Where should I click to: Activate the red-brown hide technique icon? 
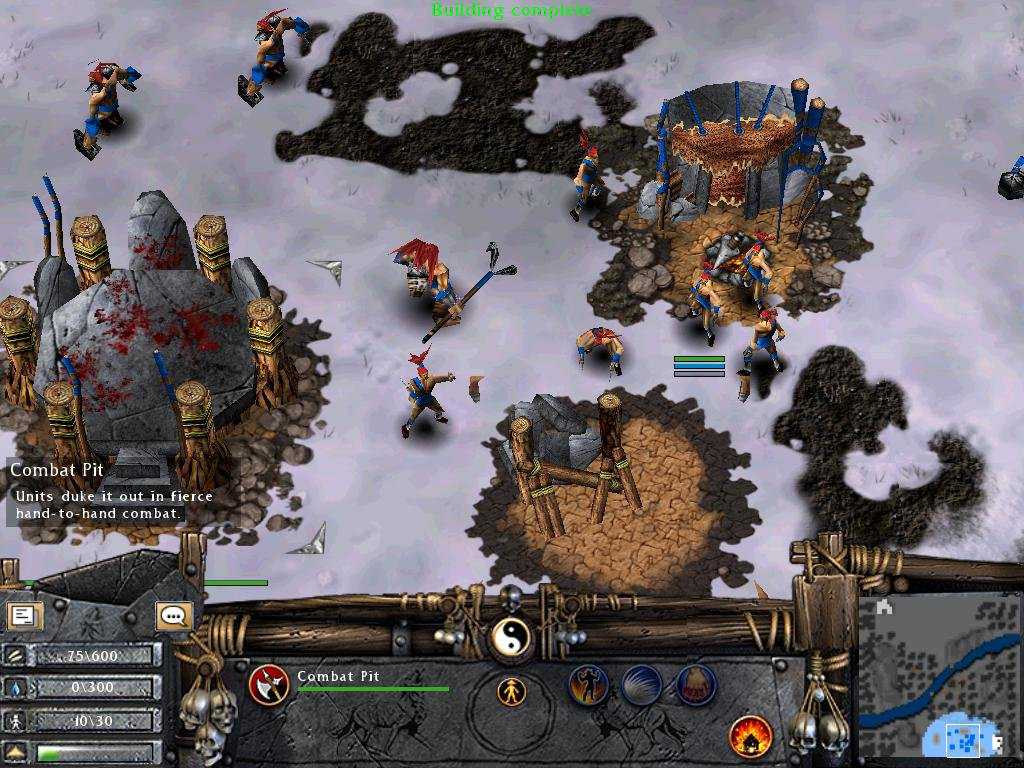point(696,686)
